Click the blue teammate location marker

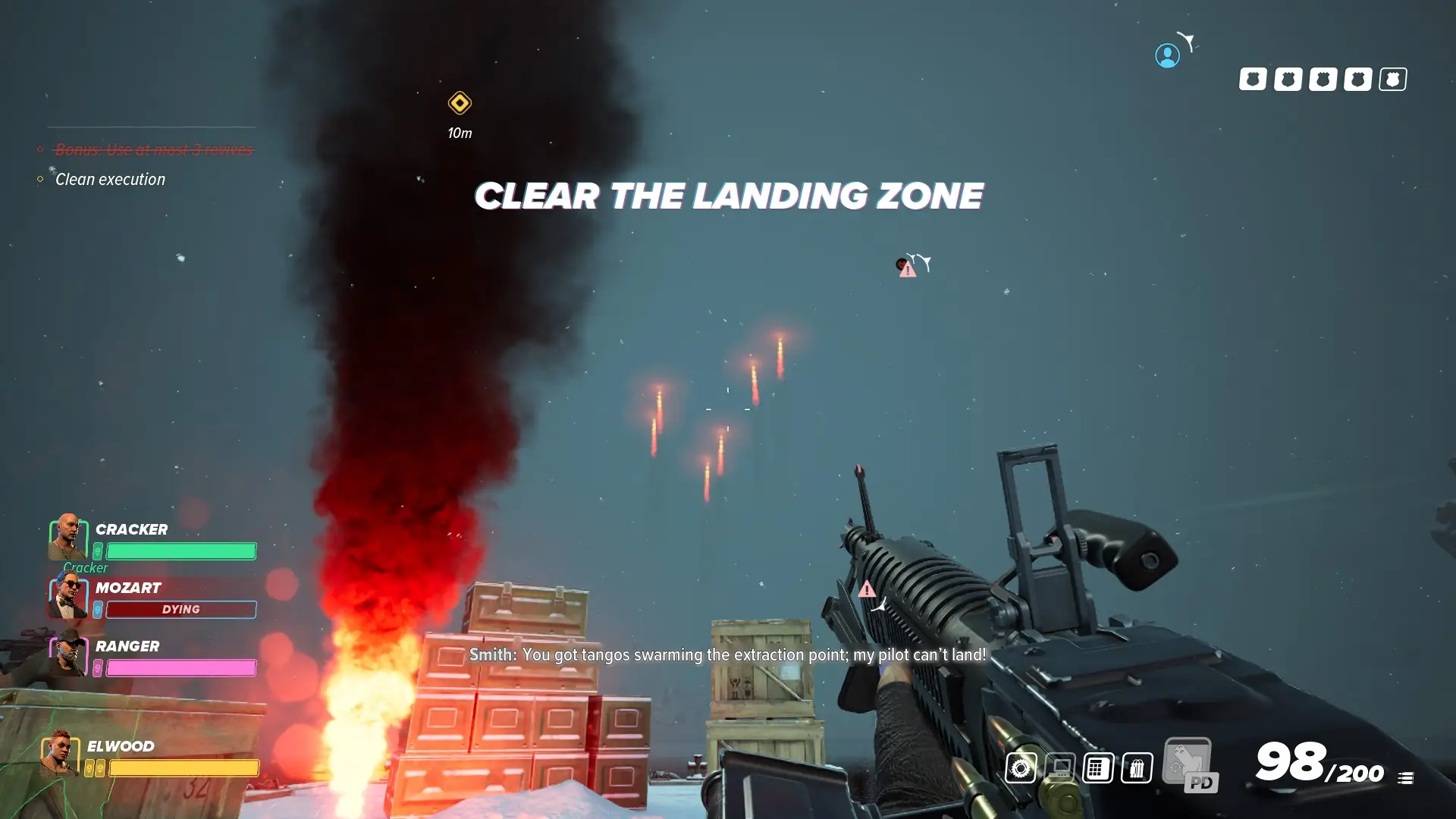click(1167, 55)
